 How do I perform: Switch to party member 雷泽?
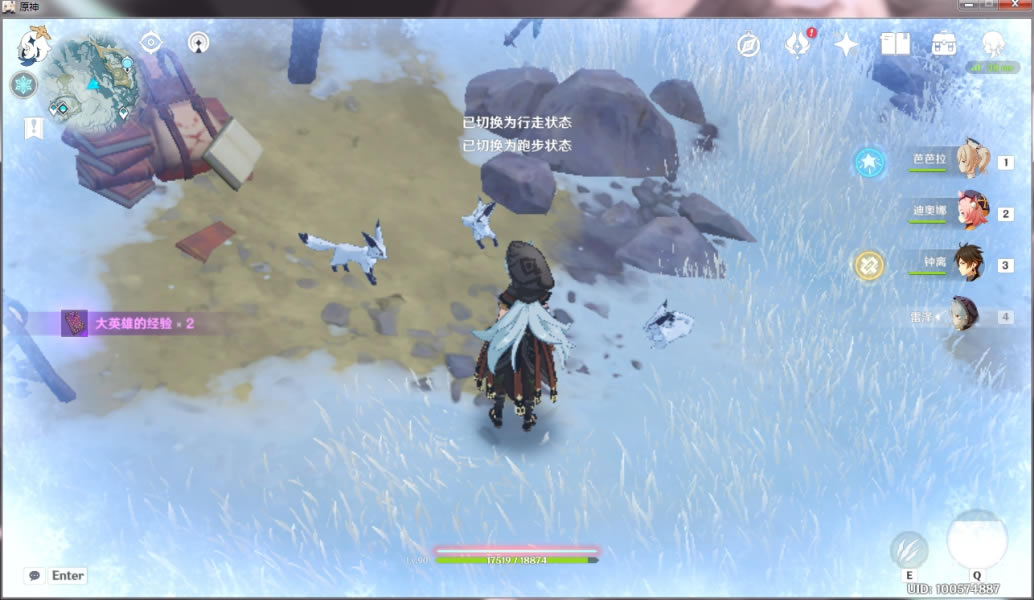coord(966,316)
